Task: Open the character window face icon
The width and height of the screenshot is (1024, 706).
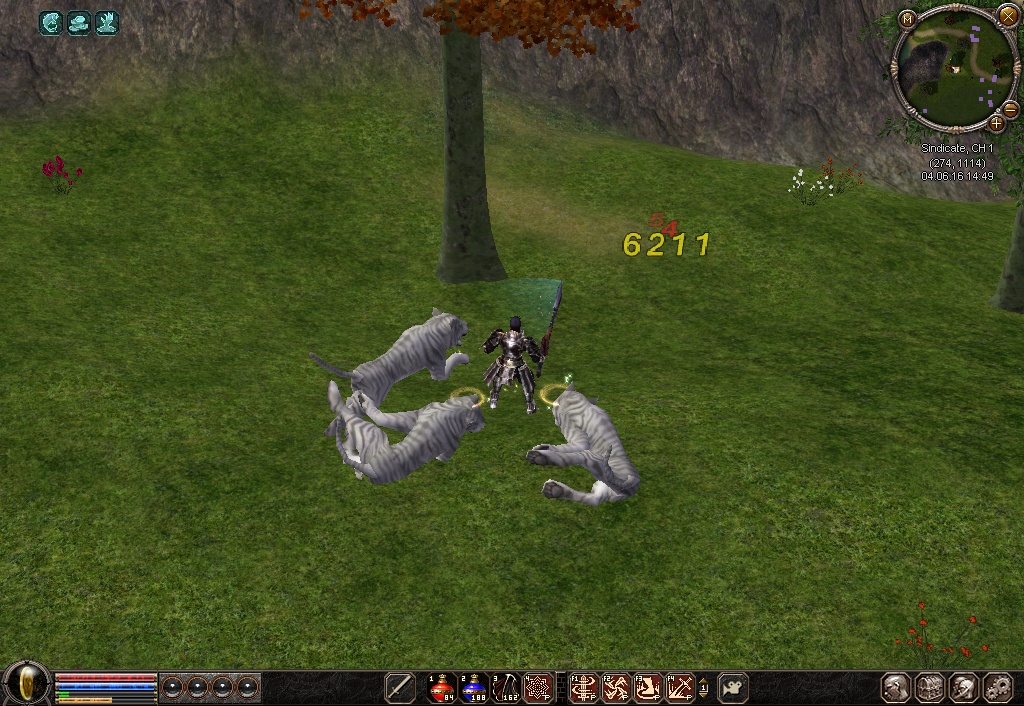Action: (x=896, y=687)
